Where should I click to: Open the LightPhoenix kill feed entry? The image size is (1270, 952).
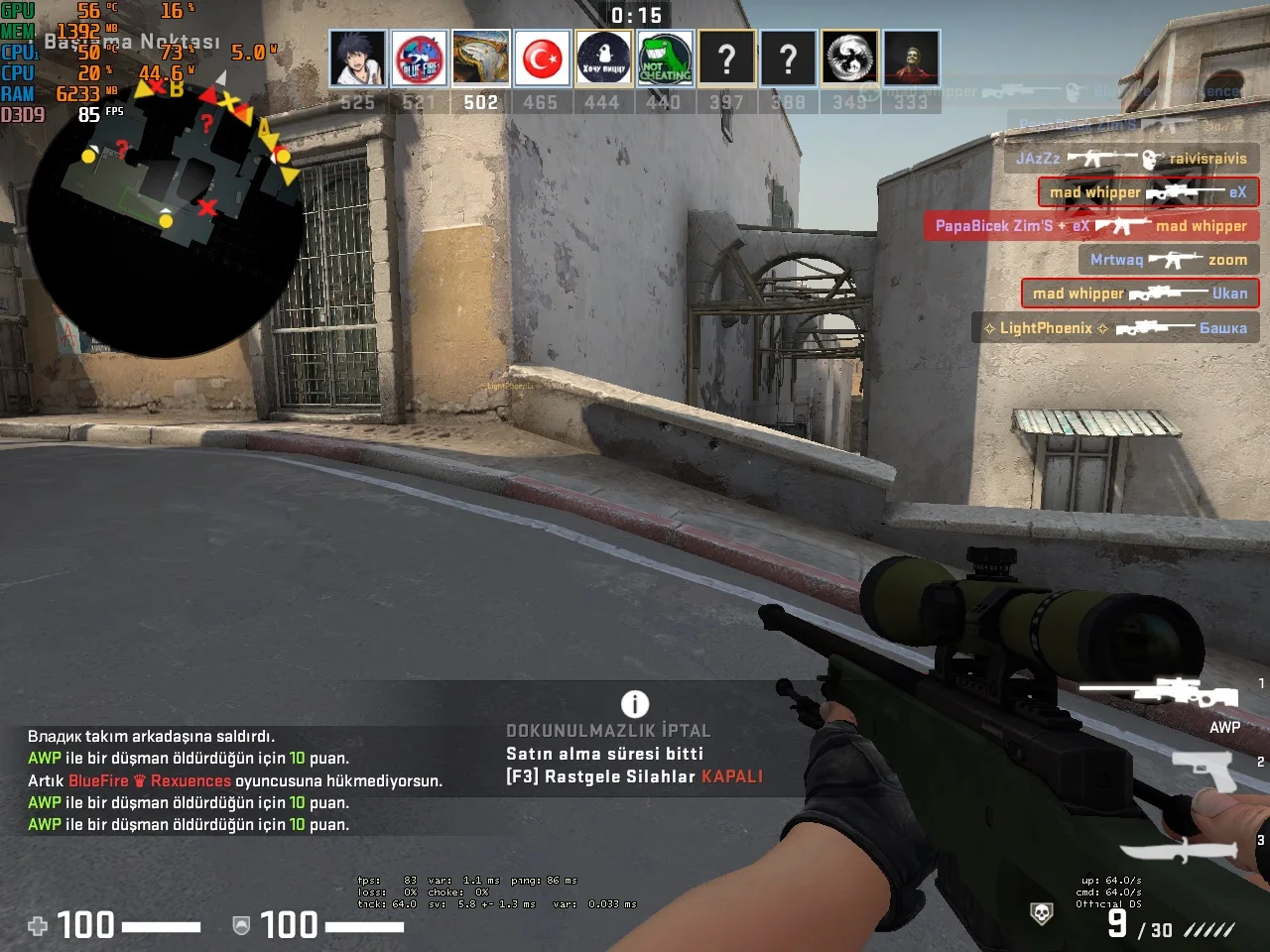tap(1115, 328)
